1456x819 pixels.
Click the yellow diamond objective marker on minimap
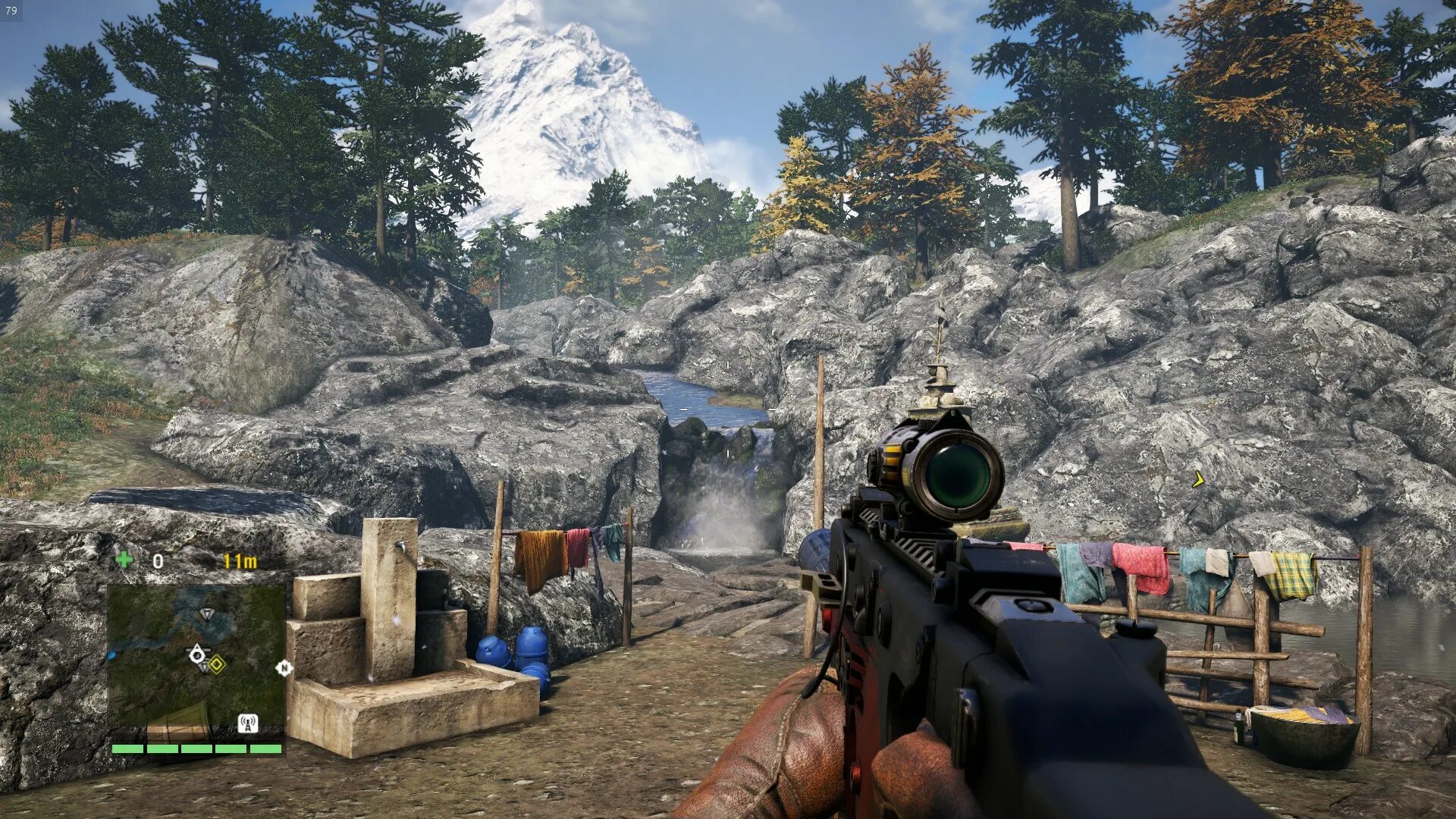(x=217, y=665)
